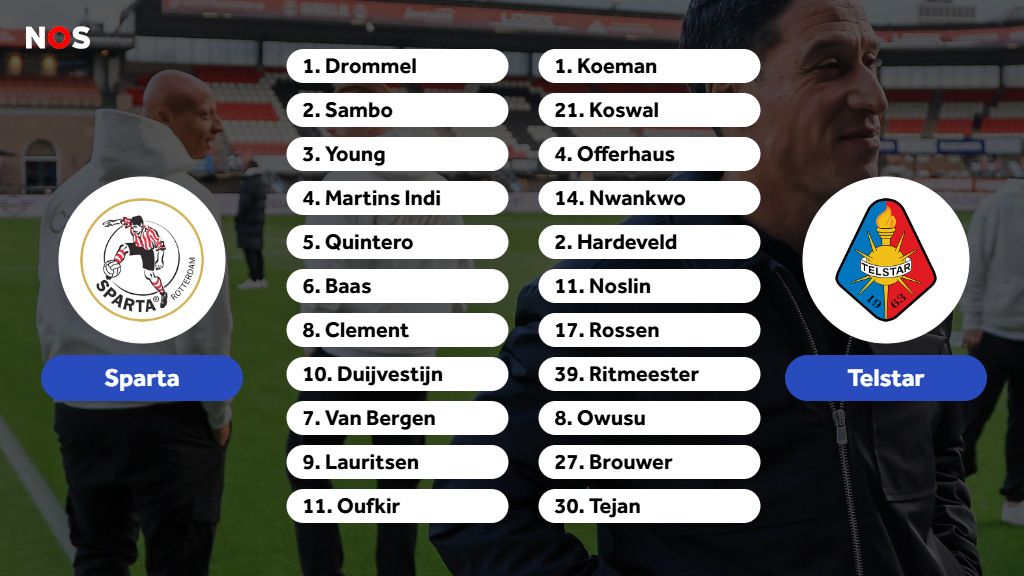The image size is (1024, 576).
Task: Click the Sambo player row
Action: [x=397, y=110]
